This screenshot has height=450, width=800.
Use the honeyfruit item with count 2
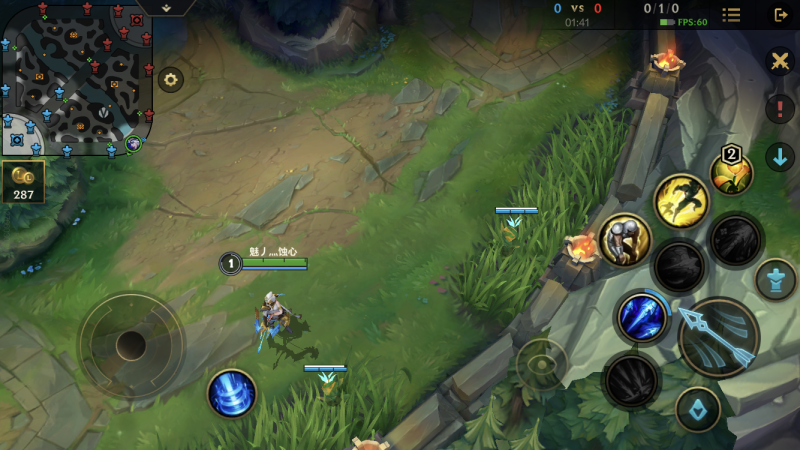(x=731, y=172)
